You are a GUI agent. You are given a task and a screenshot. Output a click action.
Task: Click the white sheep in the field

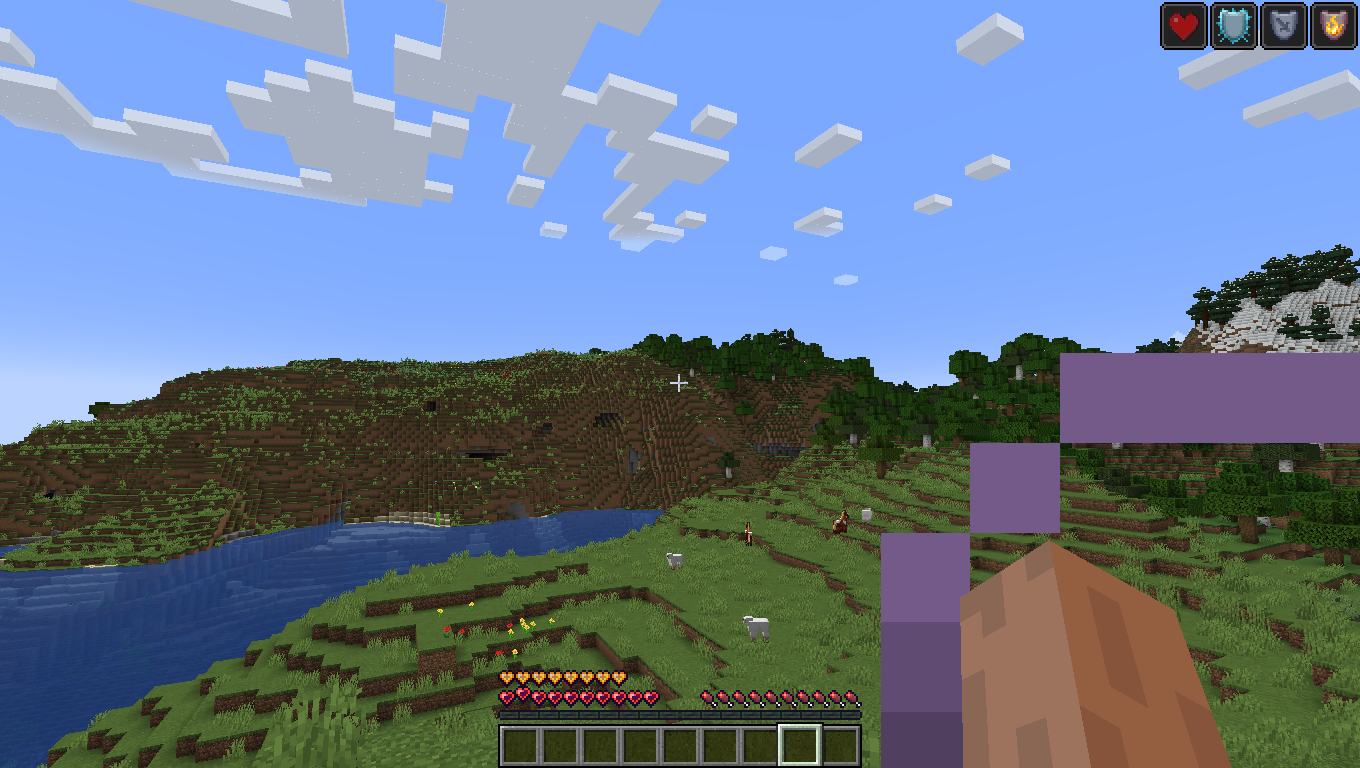click(757, 628)
